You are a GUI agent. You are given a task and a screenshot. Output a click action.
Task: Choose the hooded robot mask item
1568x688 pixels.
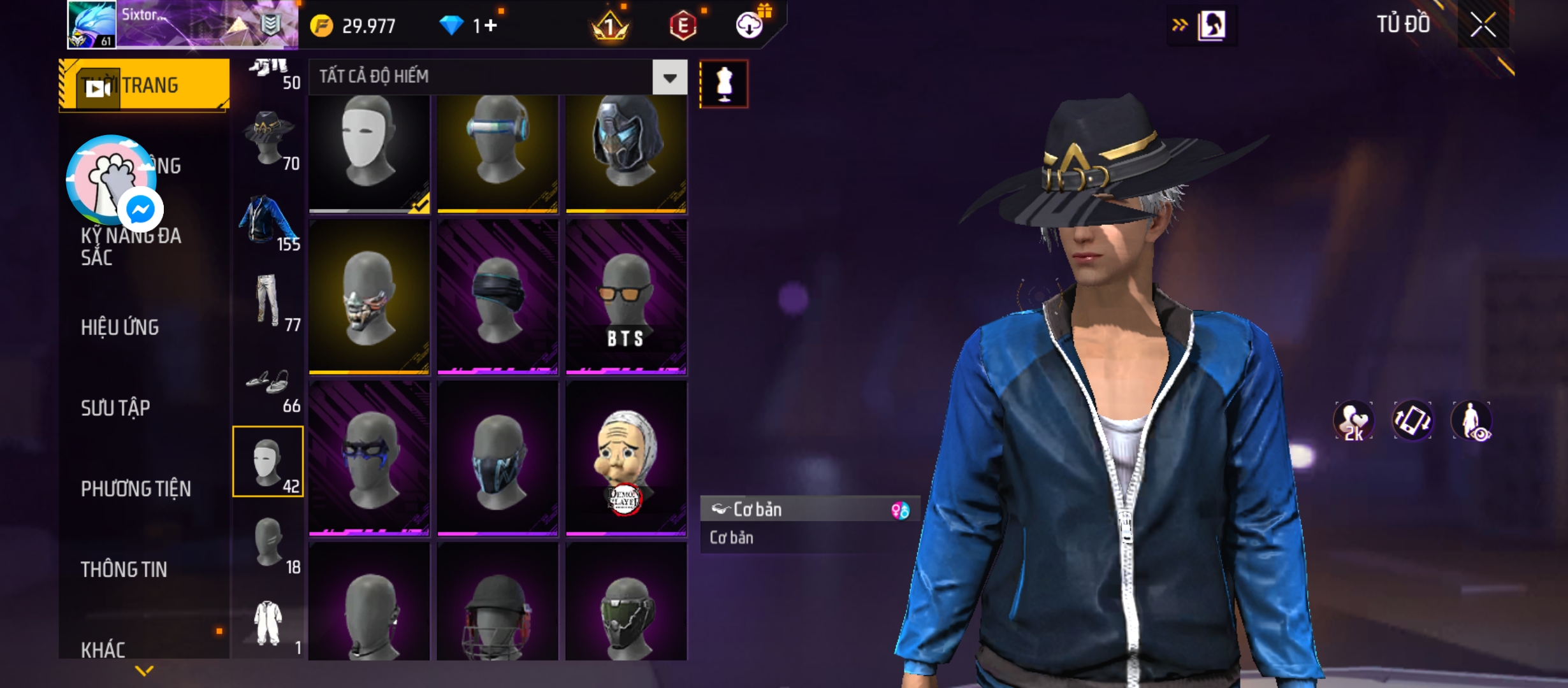626,153
